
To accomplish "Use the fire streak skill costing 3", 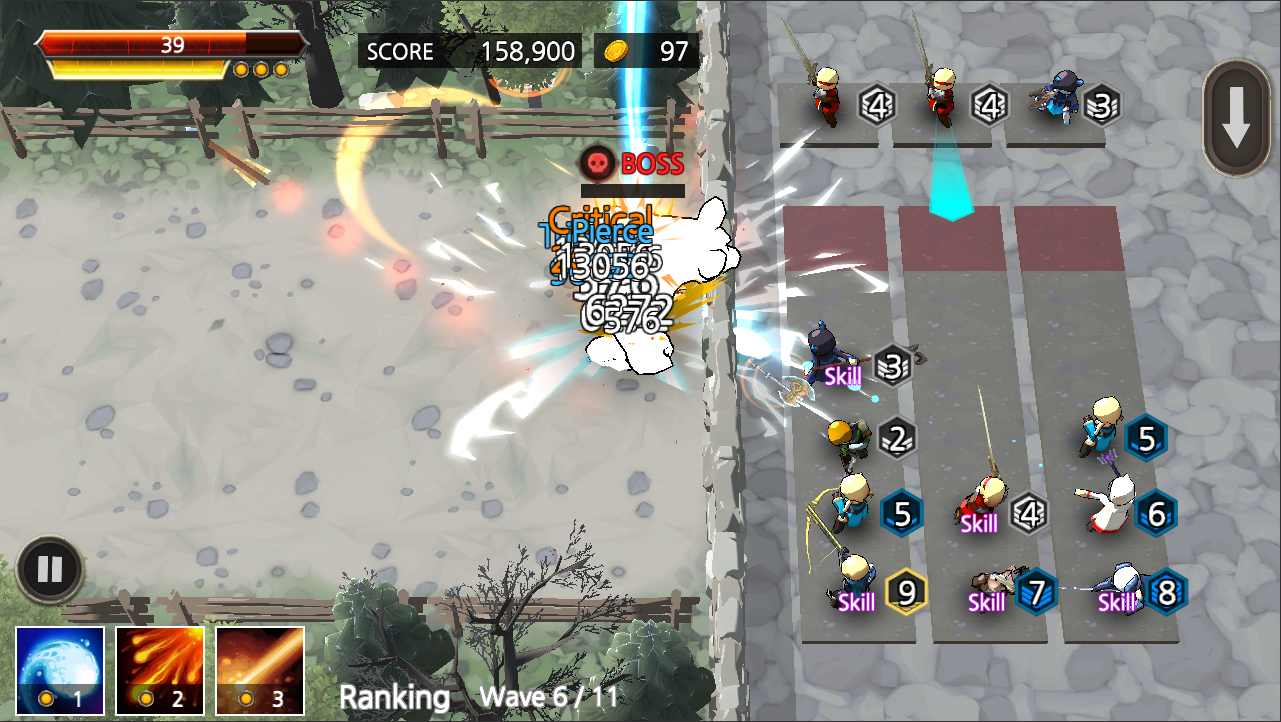I will pyautogui.click(x=260, y=669).
